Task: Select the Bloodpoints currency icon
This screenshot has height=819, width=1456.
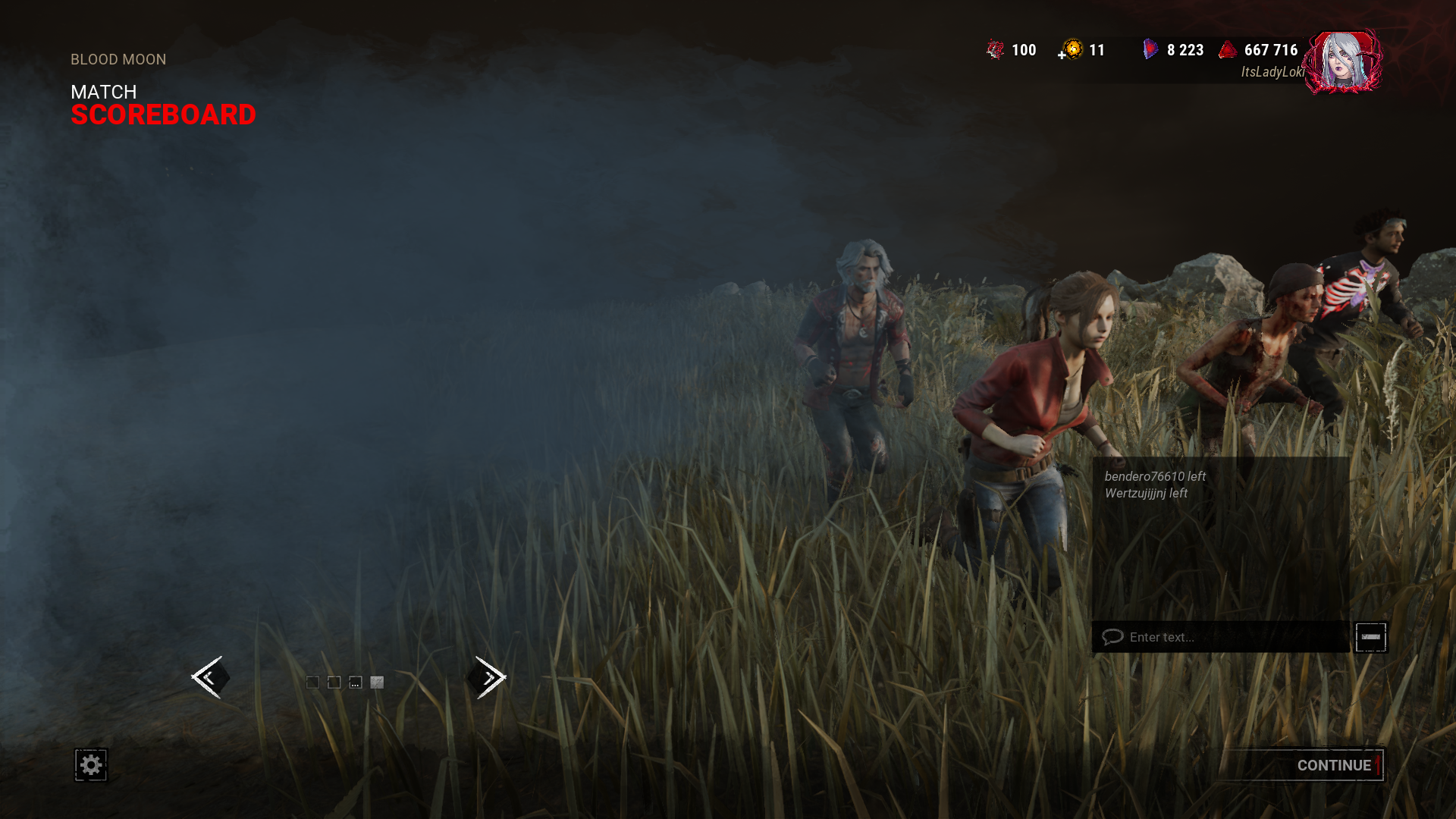Action: 1228,50
